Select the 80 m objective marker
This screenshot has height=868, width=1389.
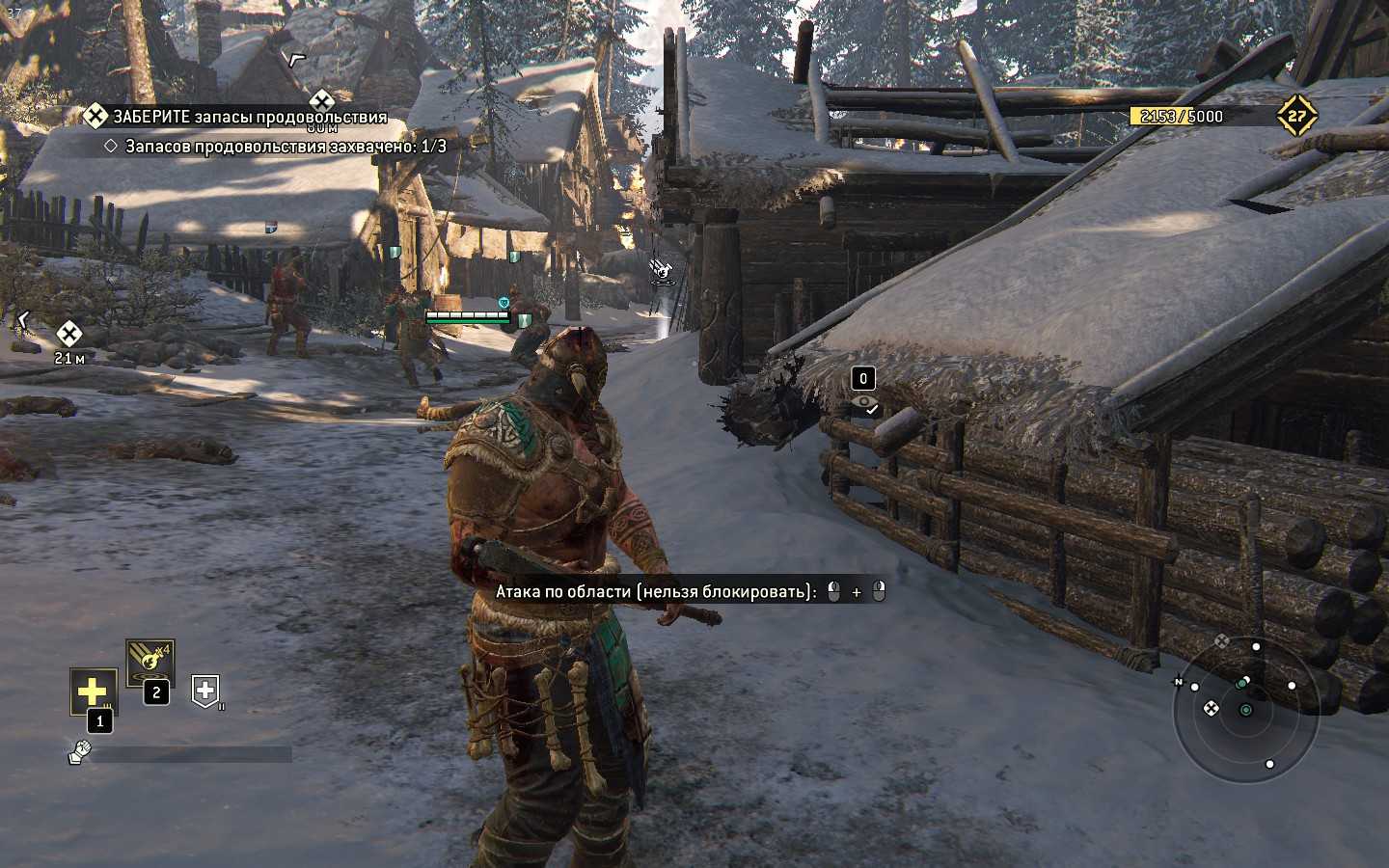[321, 101]
